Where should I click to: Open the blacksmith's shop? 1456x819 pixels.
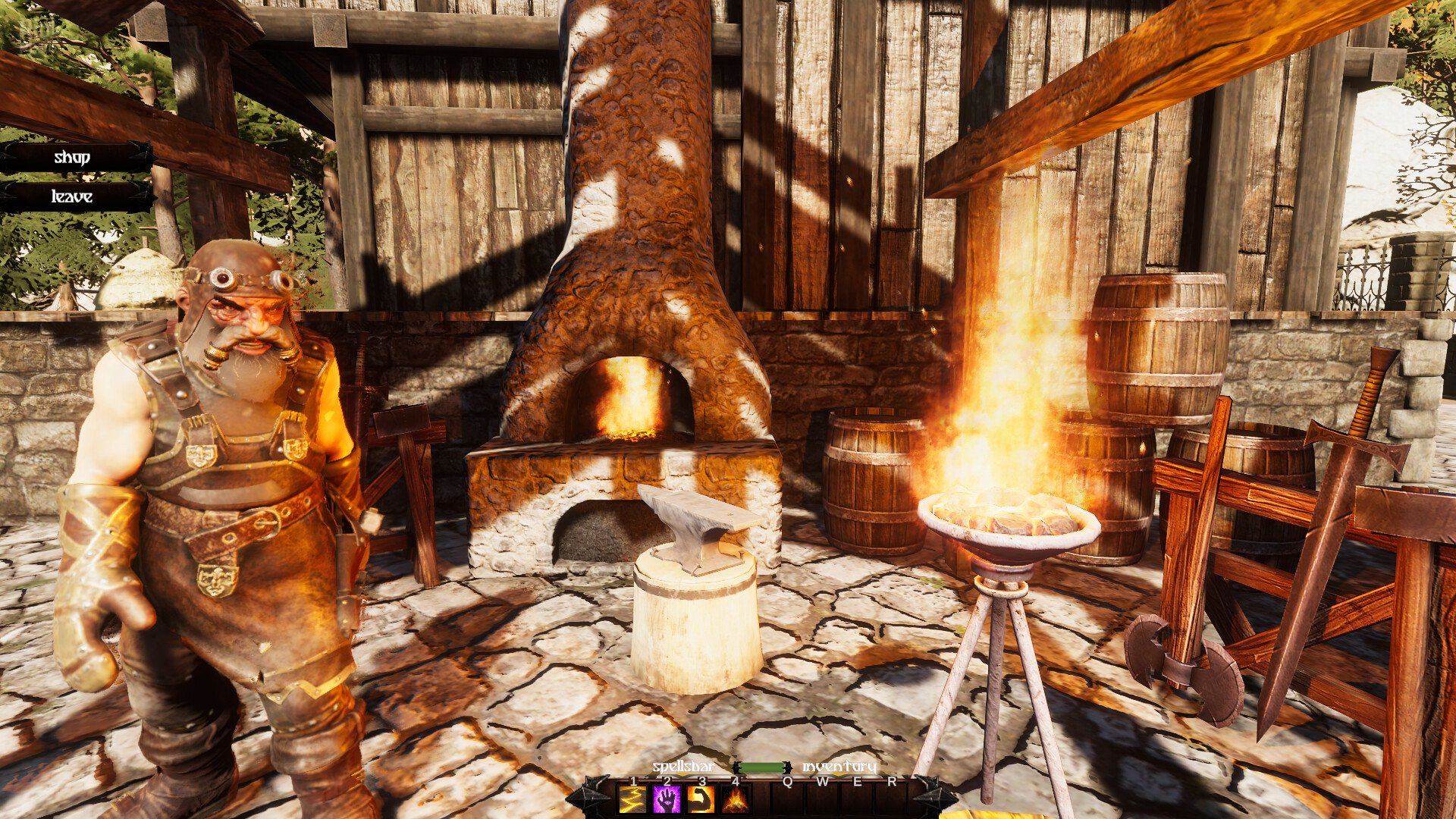tap(73, 158)
